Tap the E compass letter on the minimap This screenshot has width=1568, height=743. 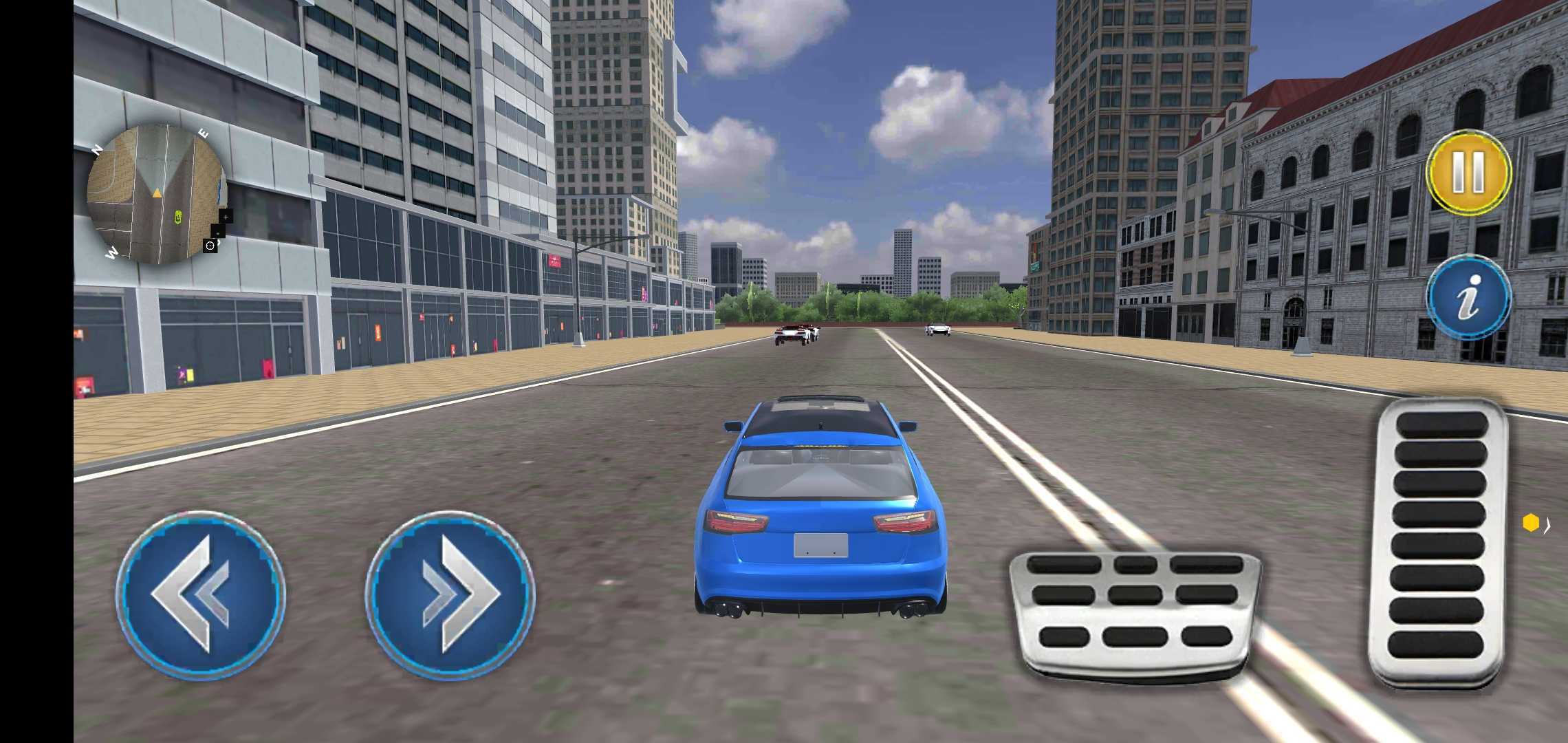204,133
